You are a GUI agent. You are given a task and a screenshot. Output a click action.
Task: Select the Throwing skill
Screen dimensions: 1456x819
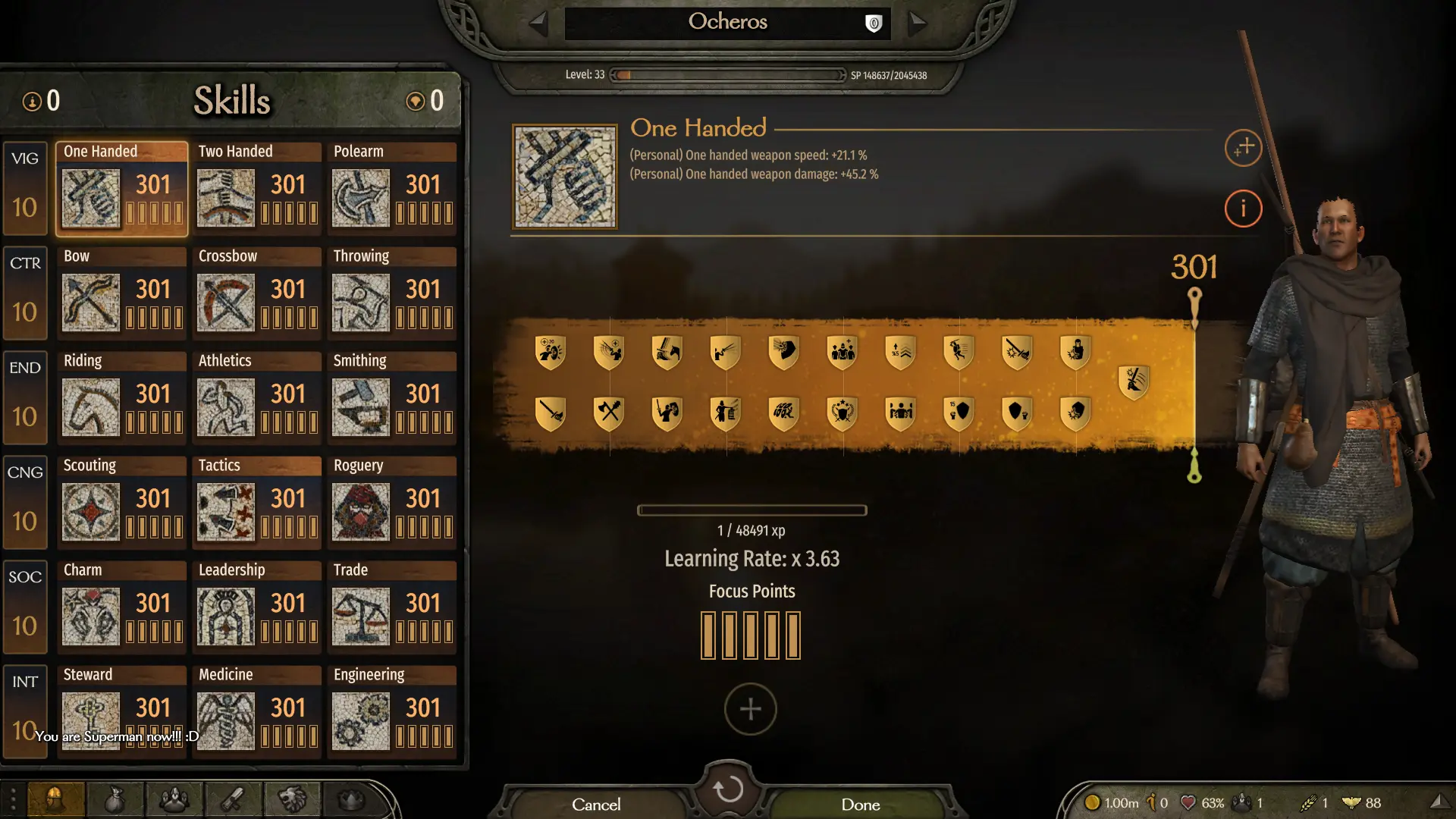pos(391,293)
